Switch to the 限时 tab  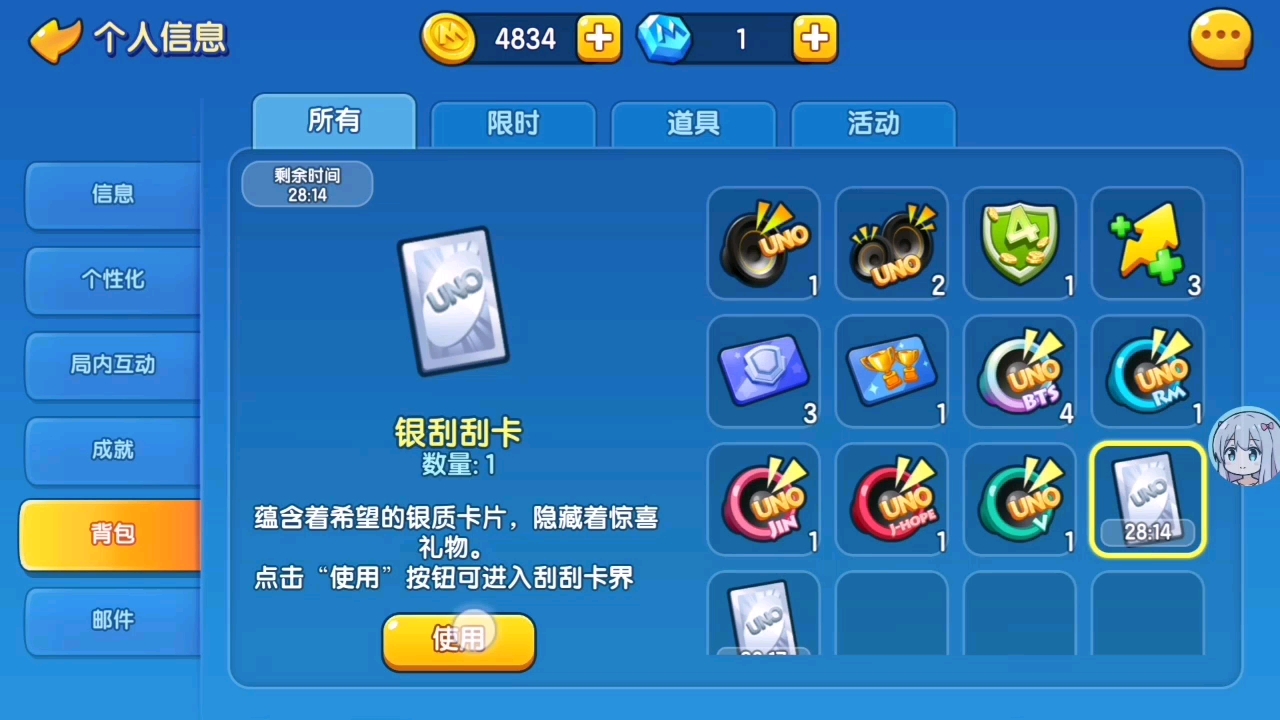512,122
